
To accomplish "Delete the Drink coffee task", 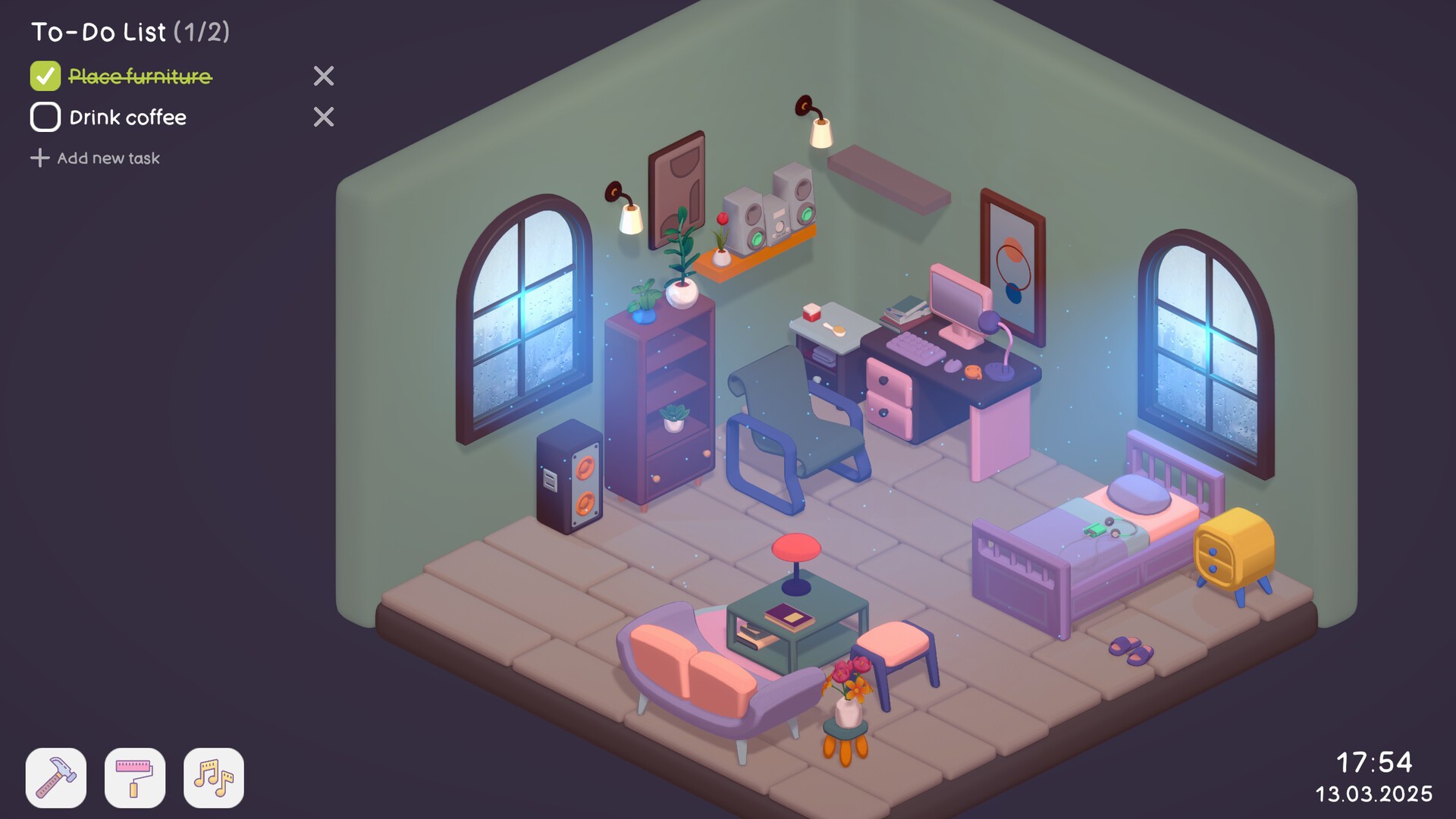I will pos(325,117).
